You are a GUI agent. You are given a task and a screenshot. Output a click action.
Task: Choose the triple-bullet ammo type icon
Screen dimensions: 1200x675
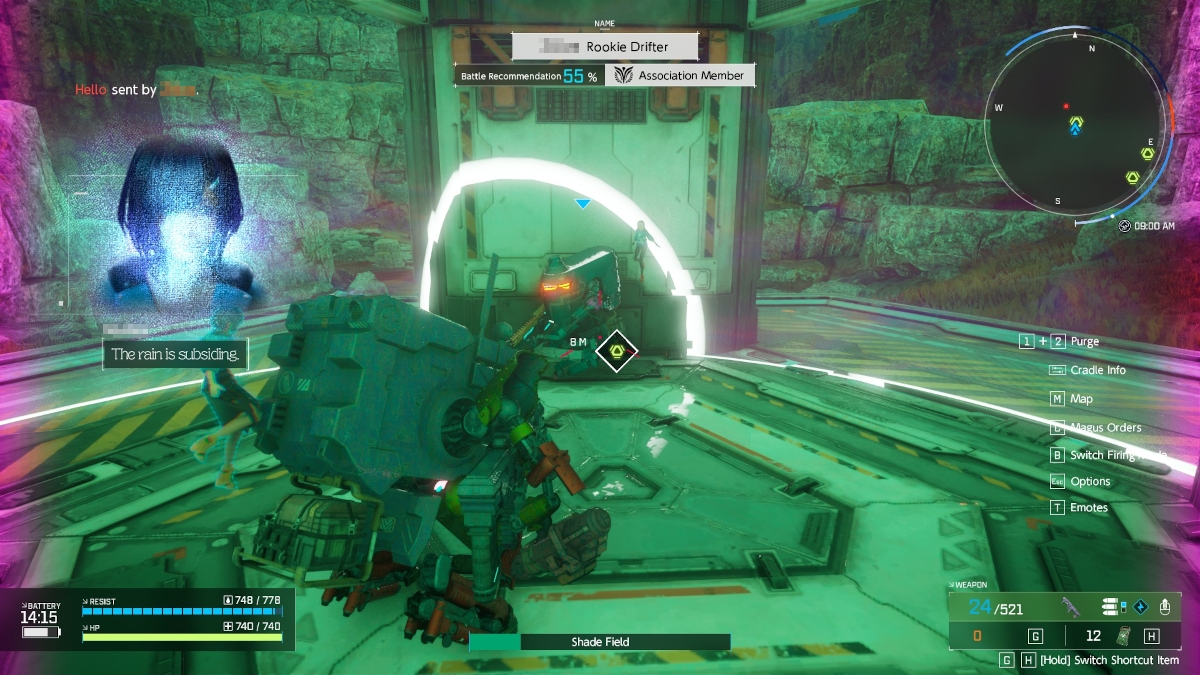click(x=1110, y=606)
